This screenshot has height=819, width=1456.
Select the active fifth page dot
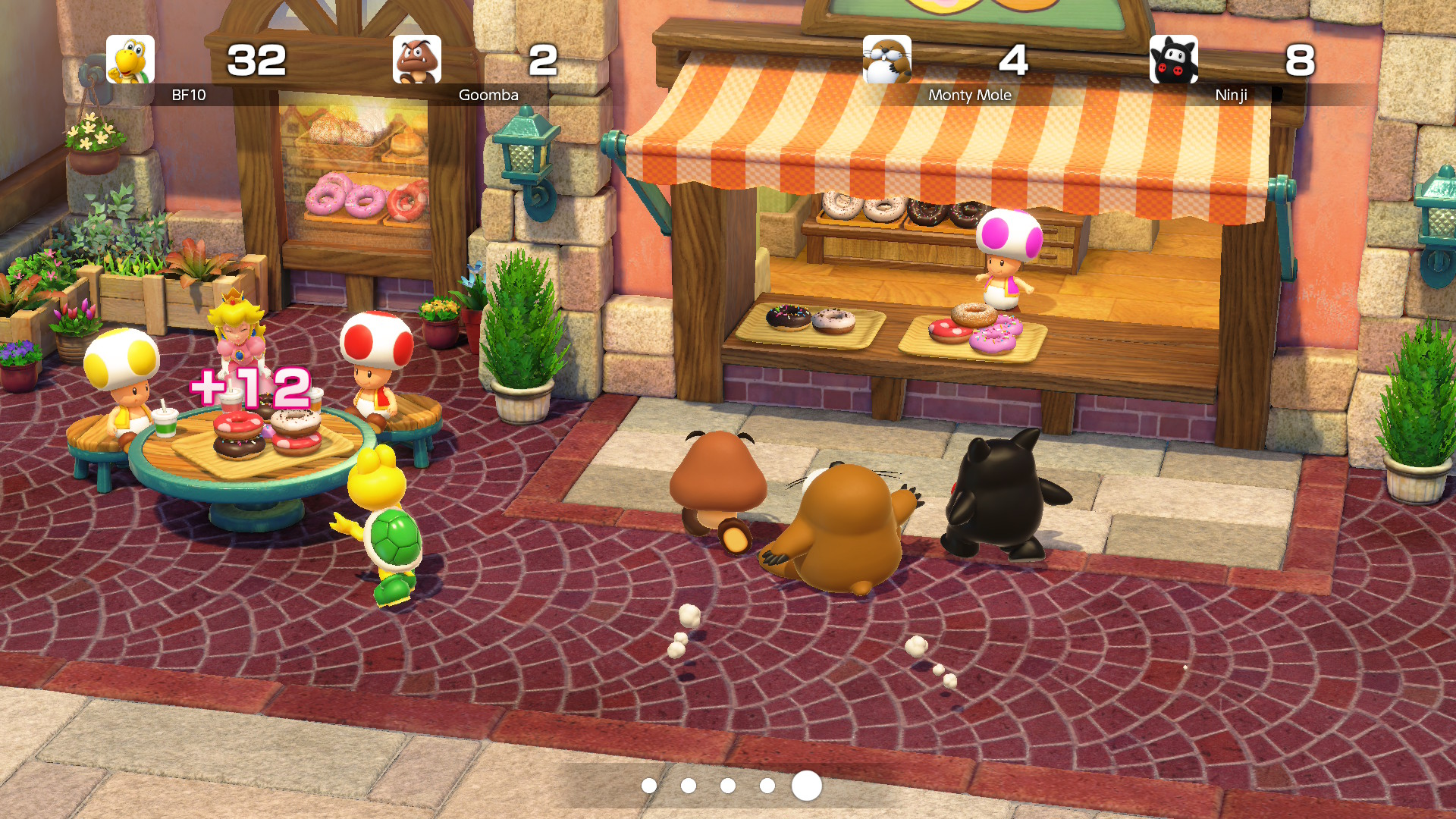[x=805, y=787]
